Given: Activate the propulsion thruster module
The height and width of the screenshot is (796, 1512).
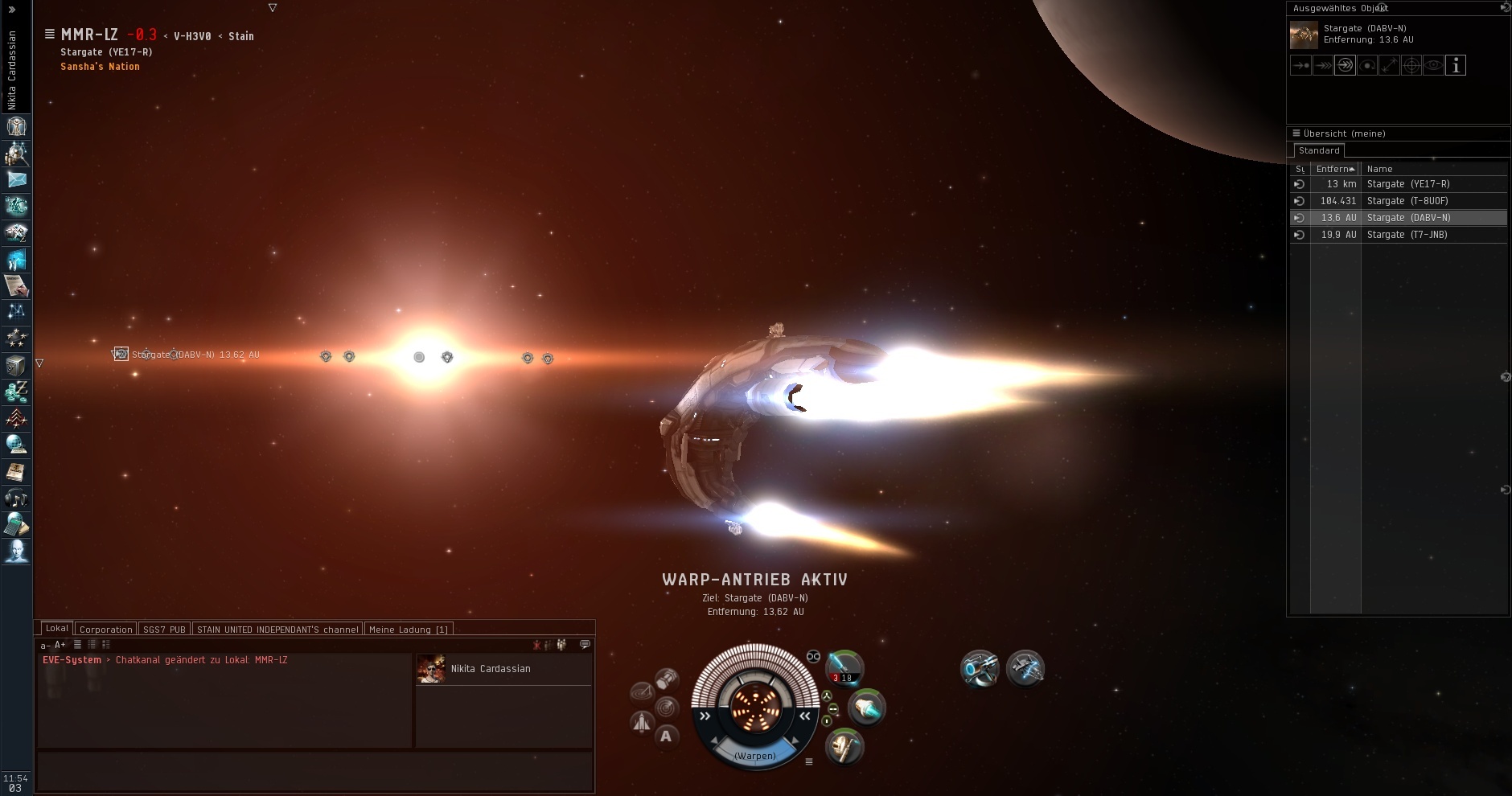Looking at the screenshot, I should 866,708.
